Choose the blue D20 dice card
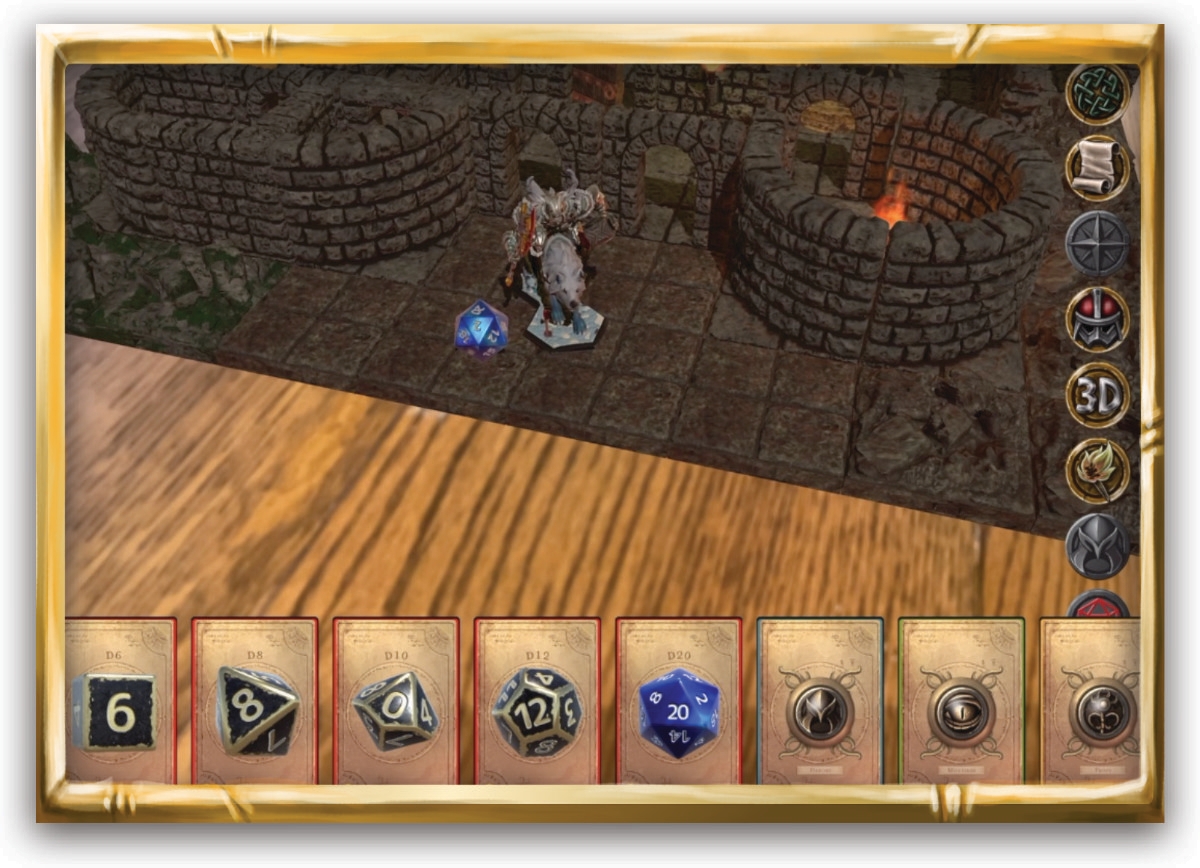Image resolution: width=1200 pixels, height=868 pixels. (679, 700)
